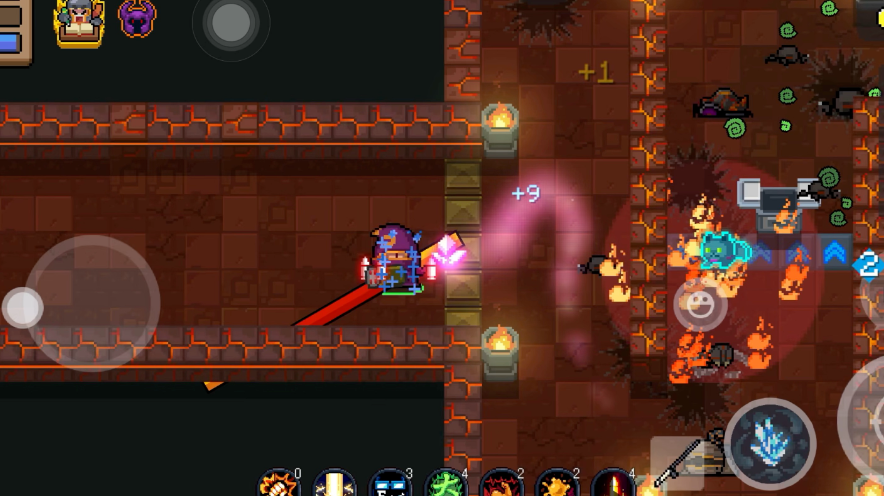
Task: Tap the grey circular button at top
Action: (231, 22)
